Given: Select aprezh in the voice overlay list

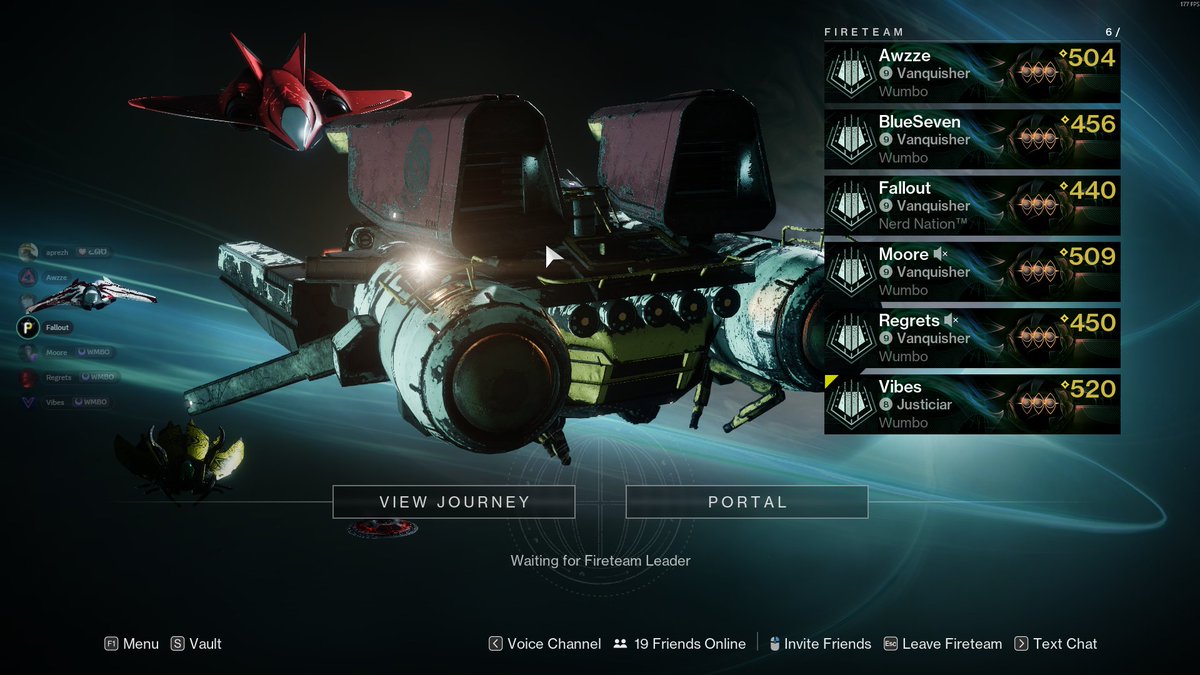Looking at the screenshot, I should [56, 252].
